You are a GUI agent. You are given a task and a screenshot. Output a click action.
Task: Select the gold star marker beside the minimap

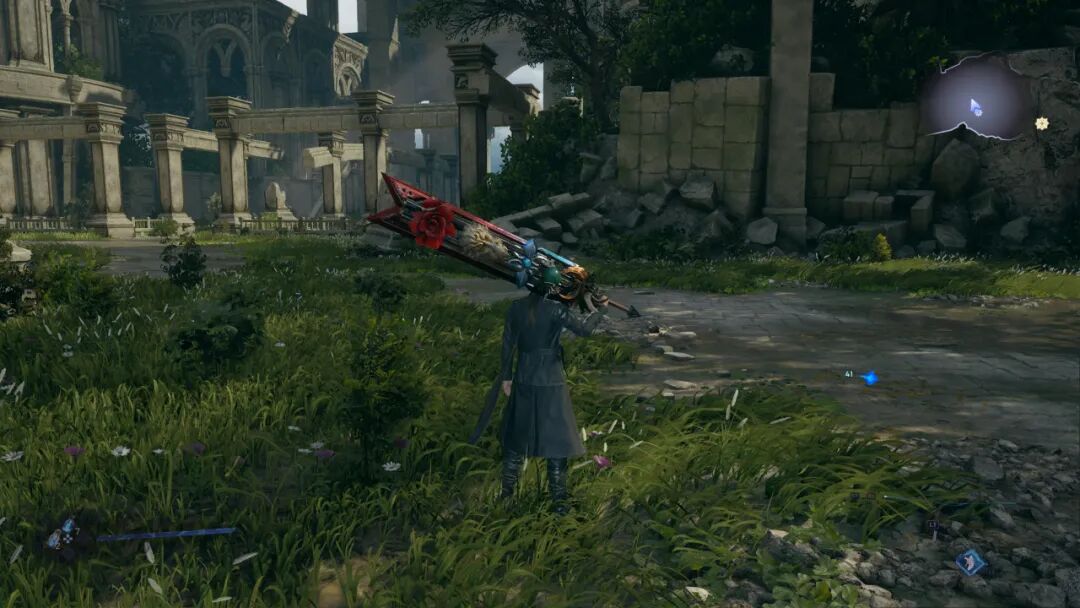pos(1041,123)
